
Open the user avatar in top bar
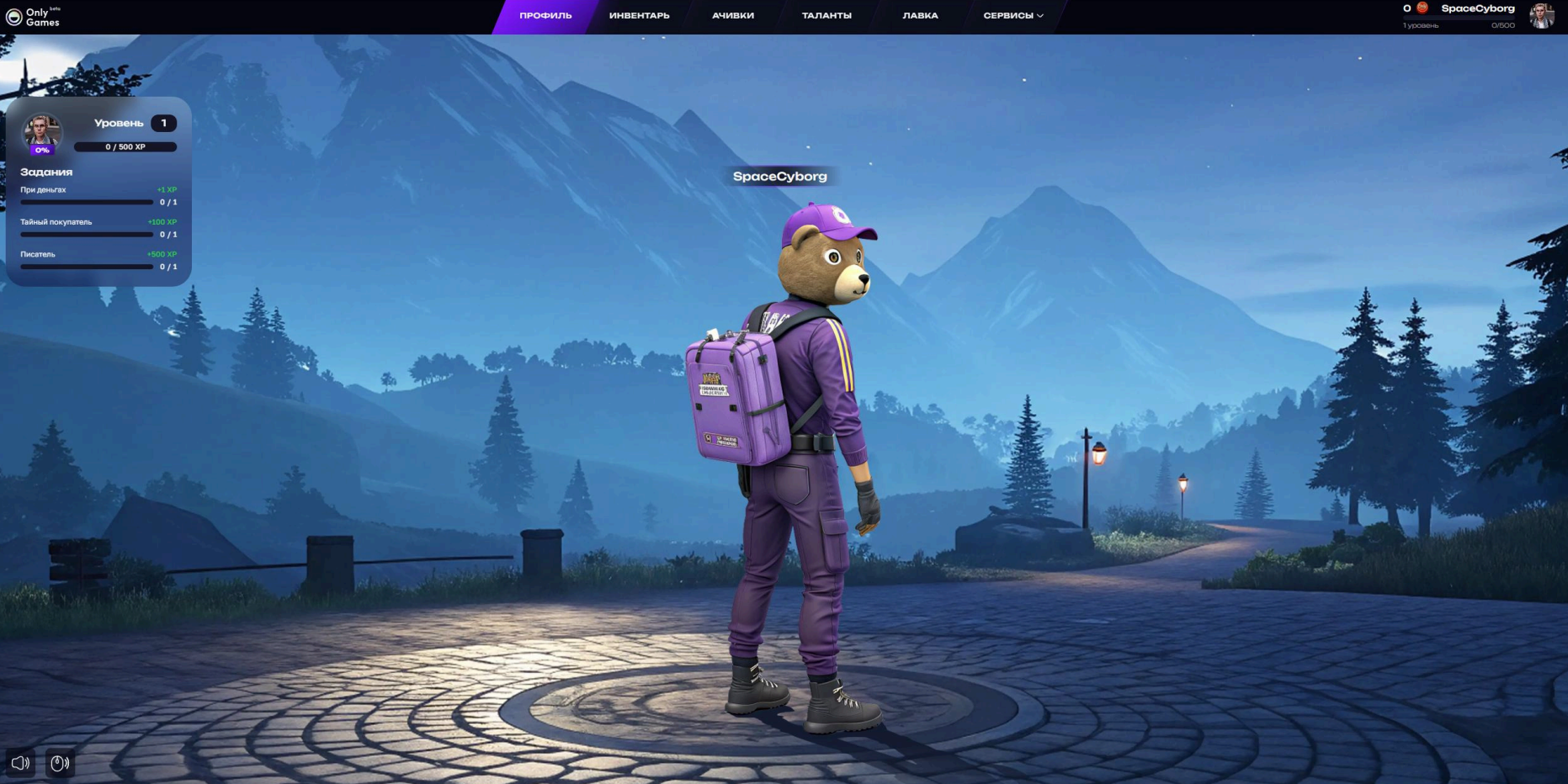tap(1541, 16)
